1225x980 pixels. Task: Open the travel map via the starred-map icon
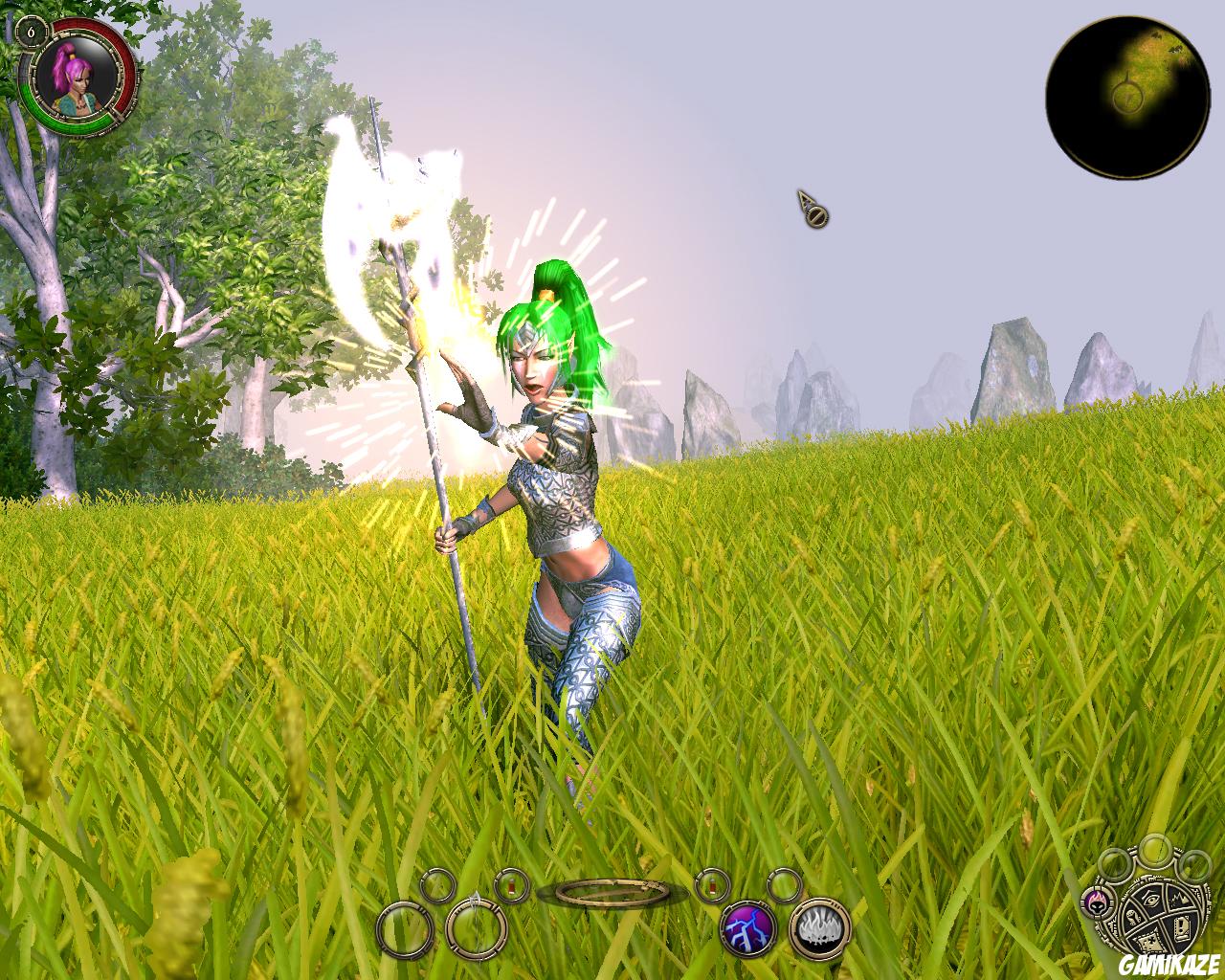pyautogui.click(x=1150, y=942)
